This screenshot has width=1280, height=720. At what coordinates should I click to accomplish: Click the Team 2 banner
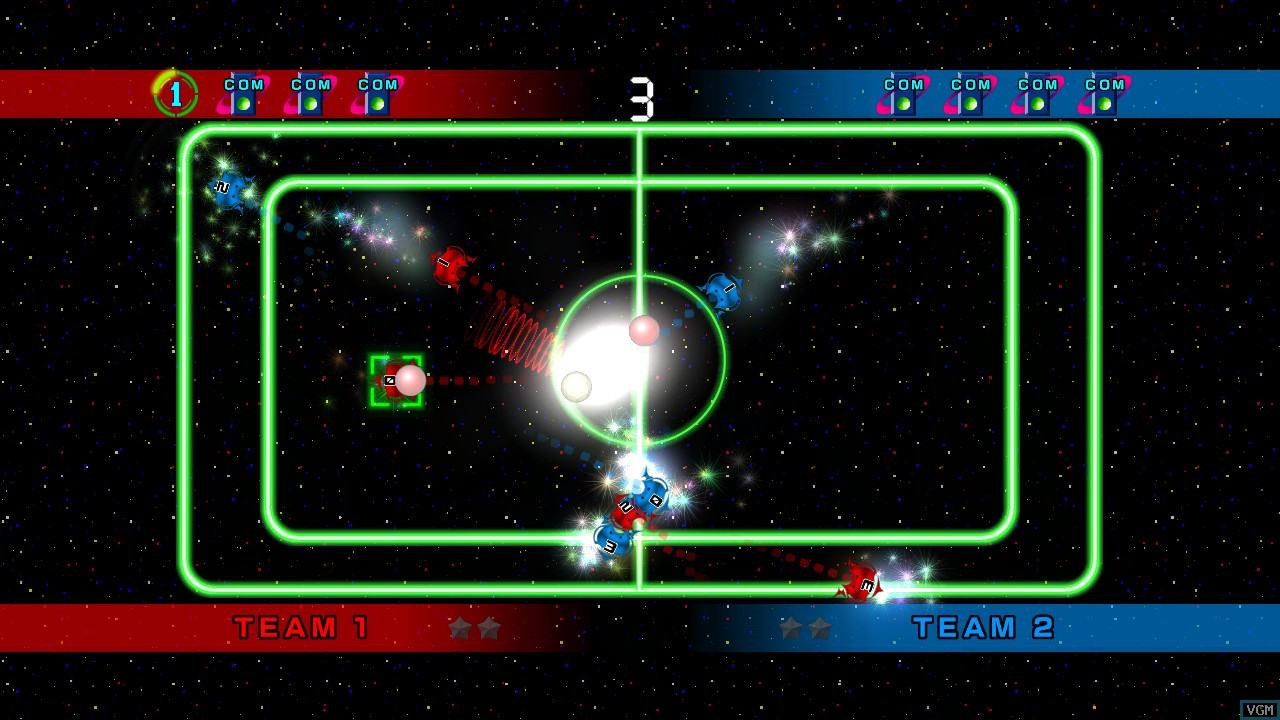pos(984,628)
